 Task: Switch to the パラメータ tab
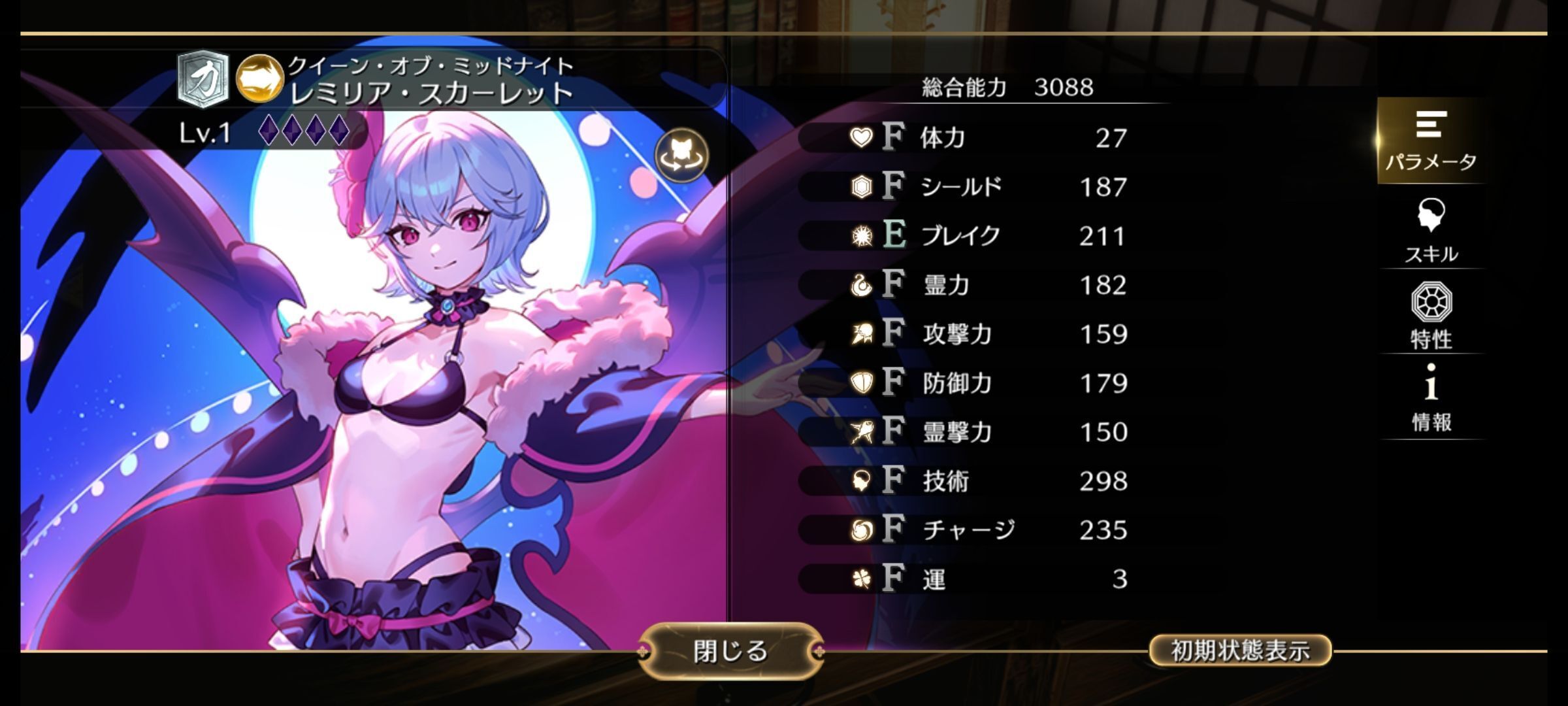(x=1431, y=141)
